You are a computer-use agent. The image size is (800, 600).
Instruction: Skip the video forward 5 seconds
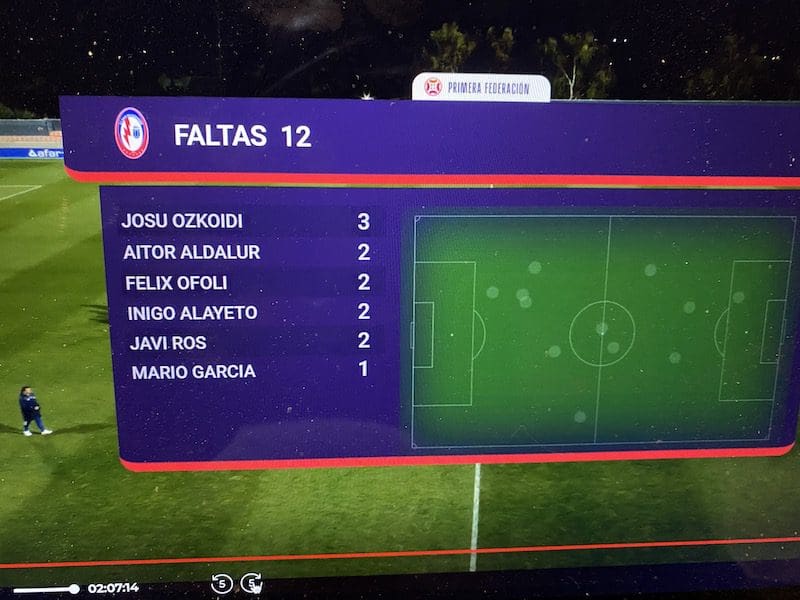[x=252, y=583]
